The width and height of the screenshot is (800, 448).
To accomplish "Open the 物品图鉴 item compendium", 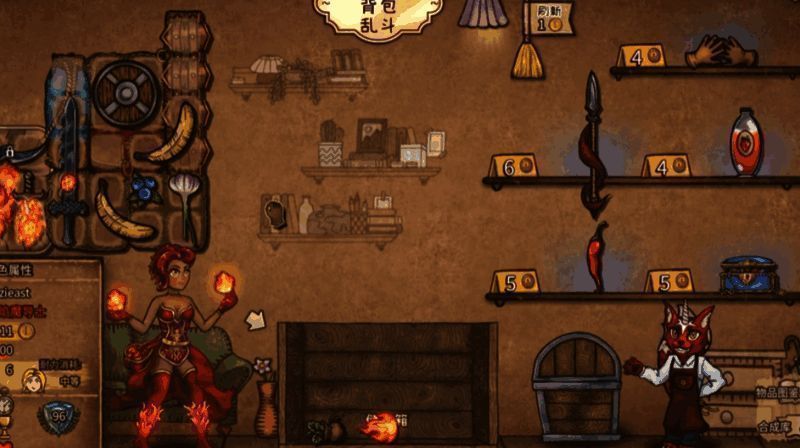I will tap(775, 393).
